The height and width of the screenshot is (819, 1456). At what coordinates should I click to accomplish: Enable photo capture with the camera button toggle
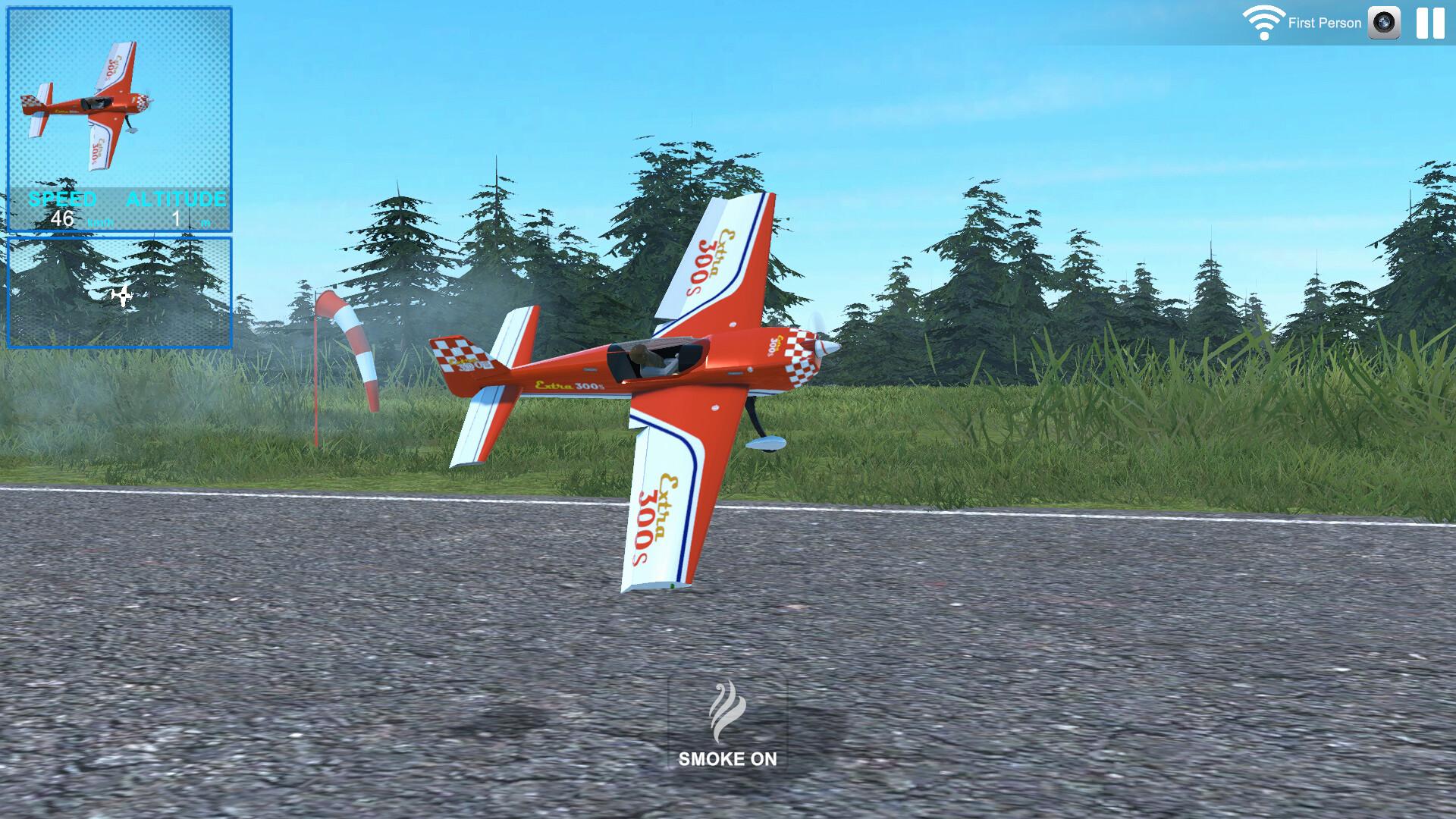point(1385,23)
